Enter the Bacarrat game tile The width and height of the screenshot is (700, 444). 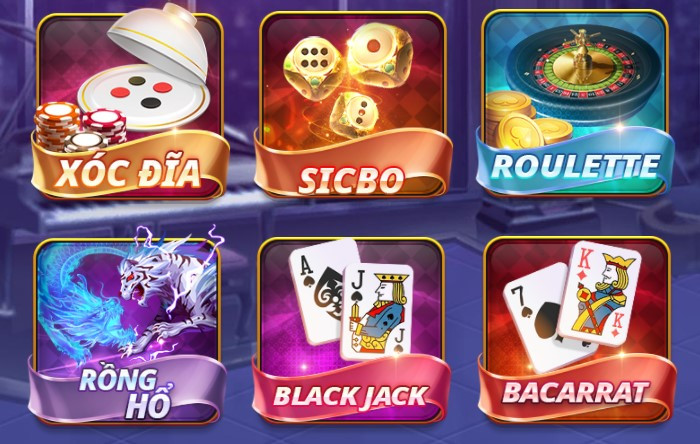point(573,328)
